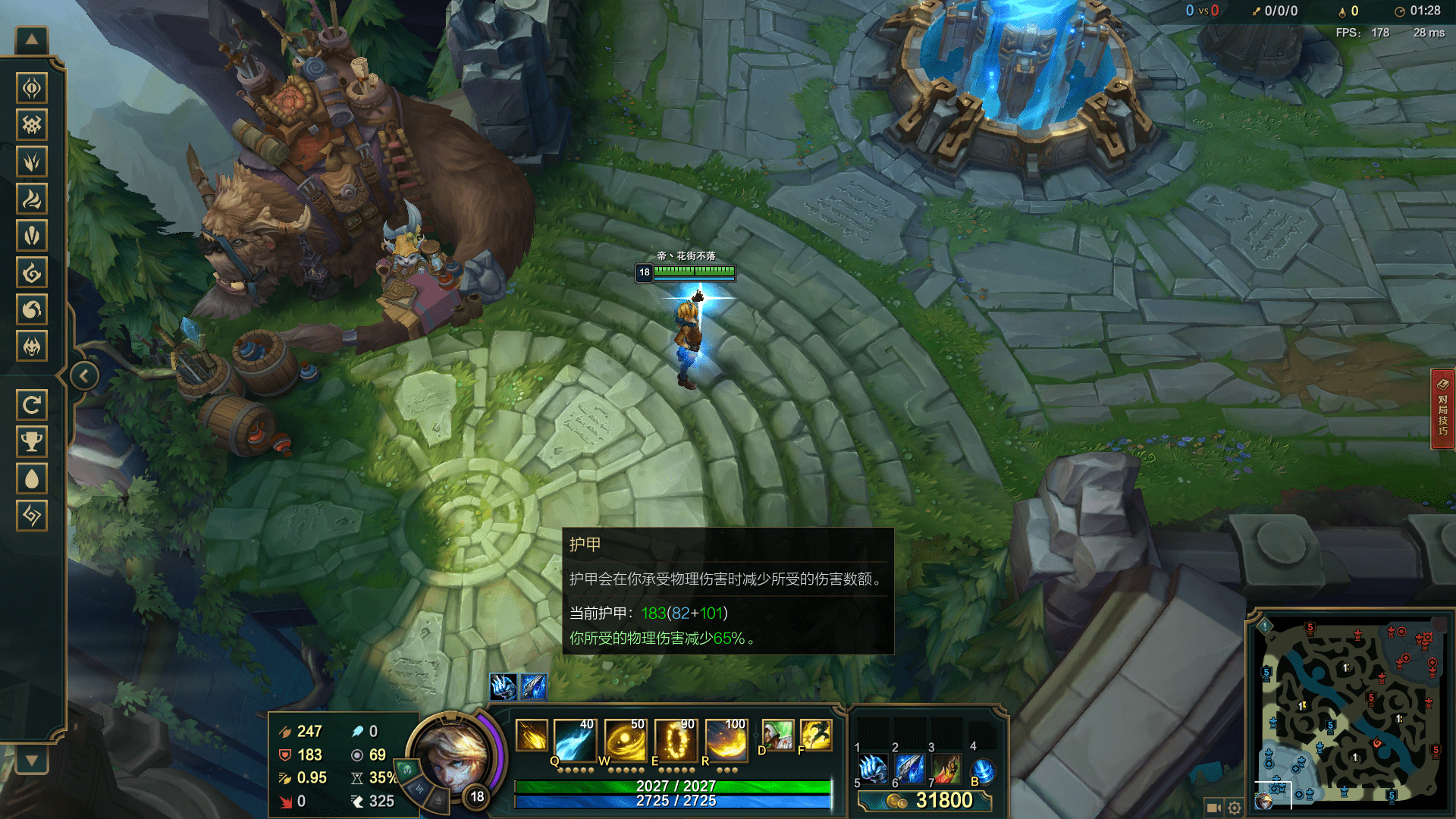Screen dimensions: 1456x819
Task: Click Ezreal's champion portrait
Action: click(x=453, y=755)
